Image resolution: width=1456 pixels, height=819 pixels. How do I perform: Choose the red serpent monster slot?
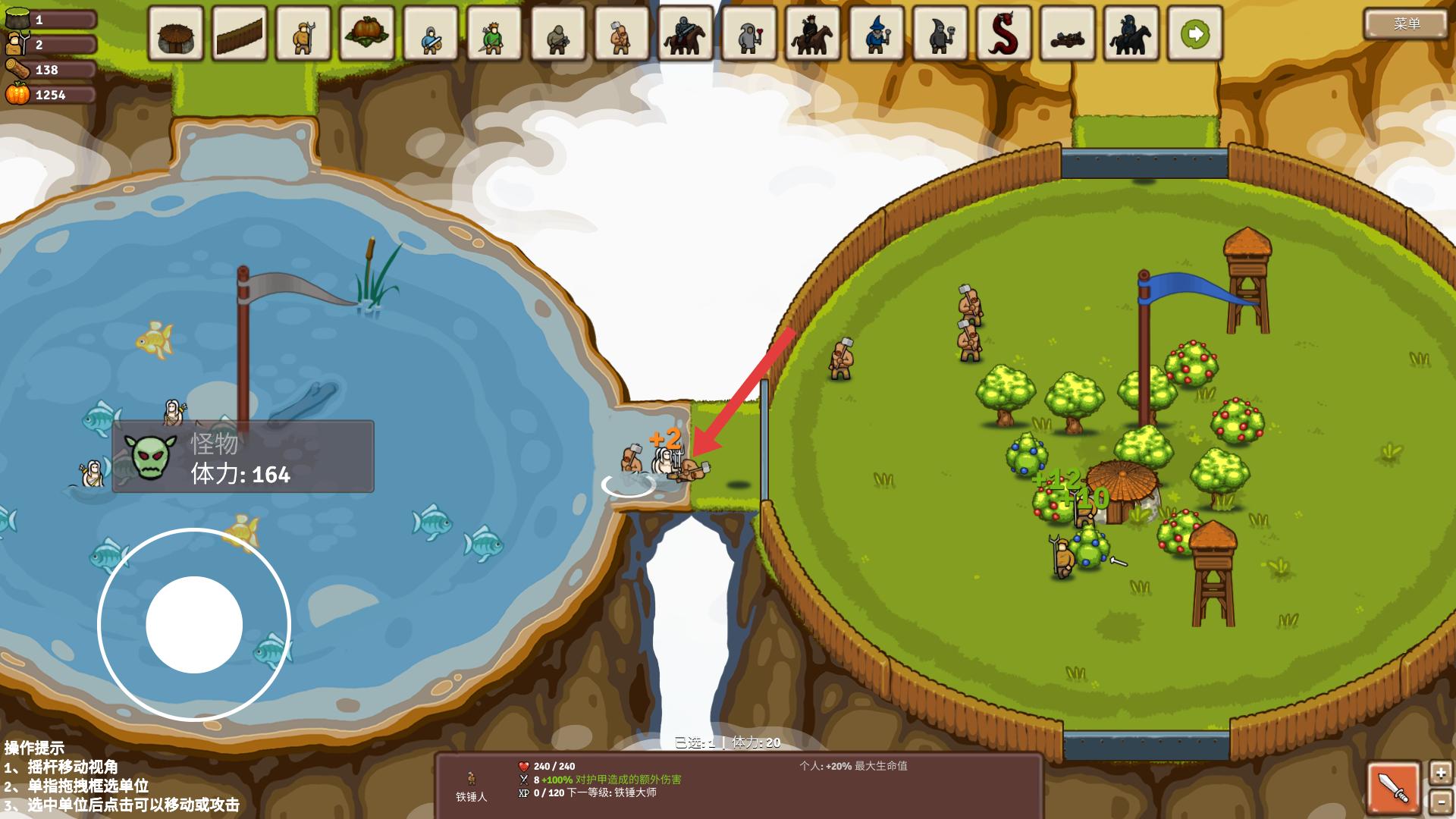coord(1004,34)
